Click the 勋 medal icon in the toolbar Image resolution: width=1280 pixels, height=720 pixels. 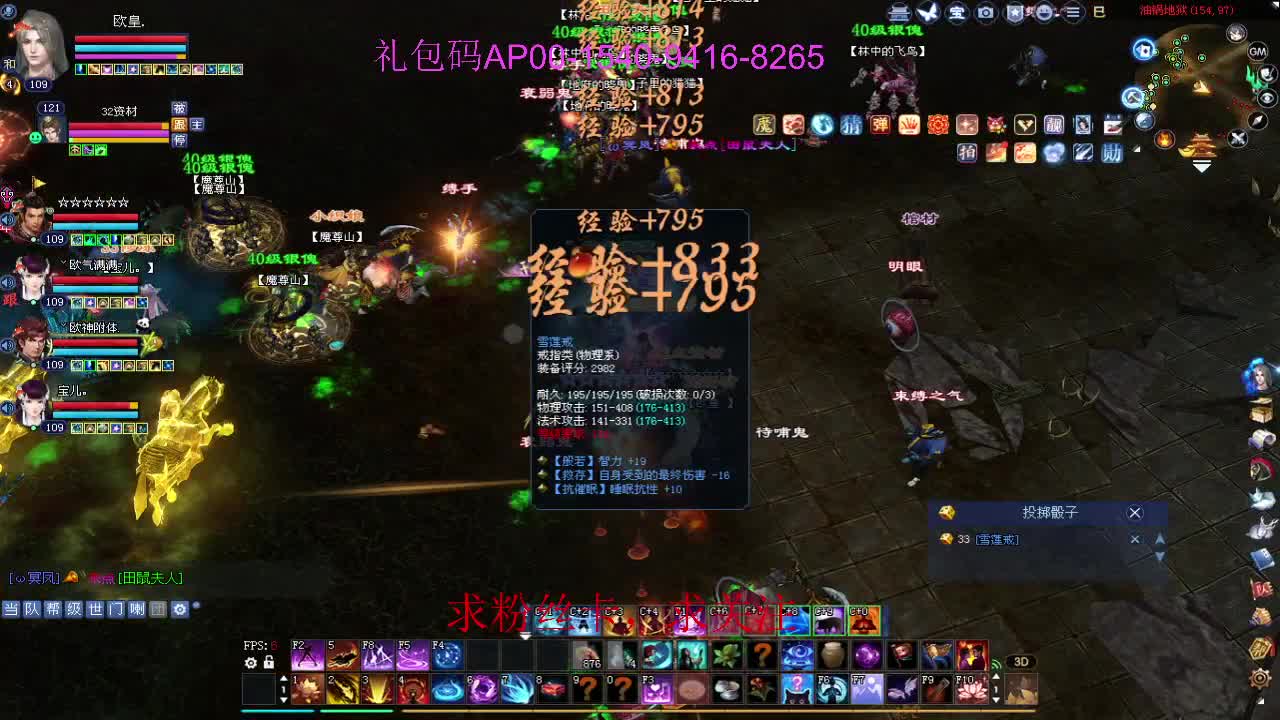pyautogui.click(x=1114, y=152)
